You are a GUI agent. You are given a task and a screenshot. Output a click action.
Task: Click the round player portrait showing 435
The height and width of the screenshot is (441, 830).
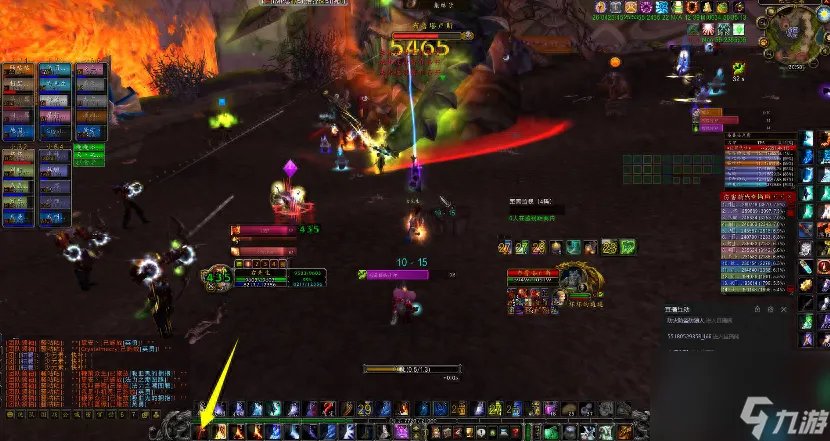coord(218,277)
